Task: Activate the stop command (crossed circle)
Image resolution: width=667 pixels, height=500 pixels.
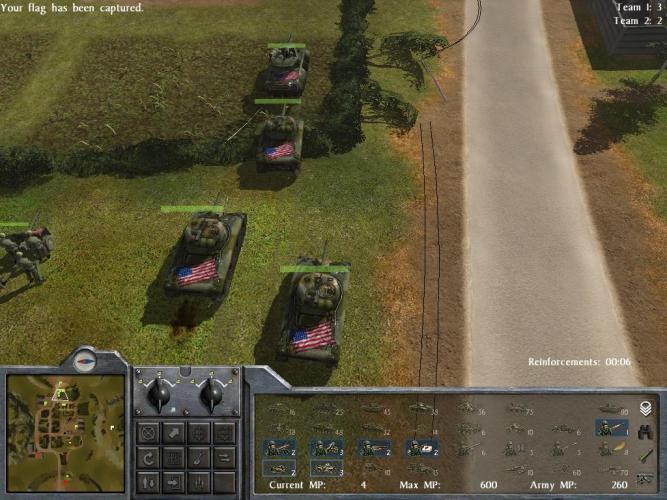Action: point(149,433)
